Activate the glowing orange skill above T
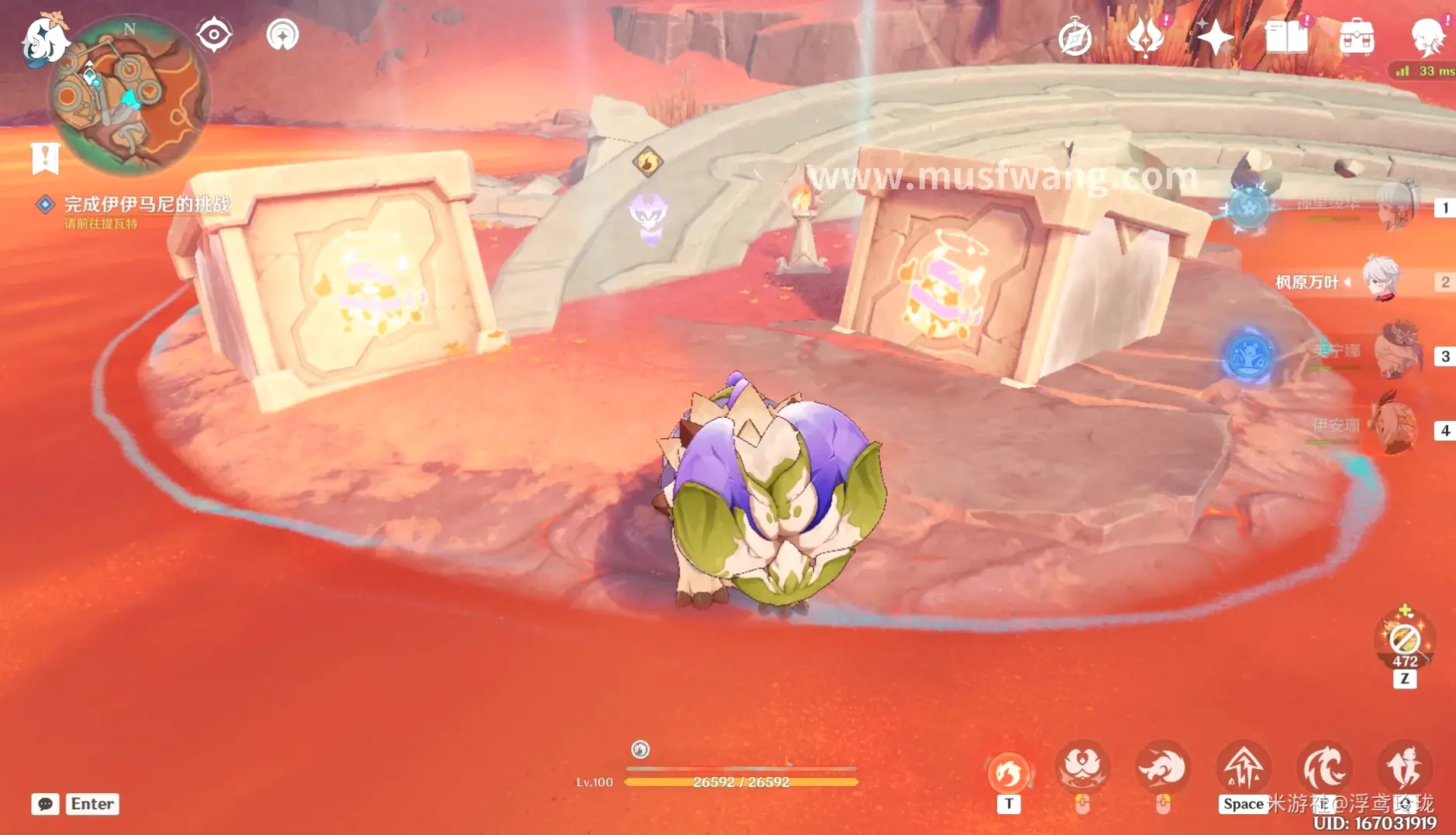This screenshot has width=1456, height=835. pos(1008,771)
